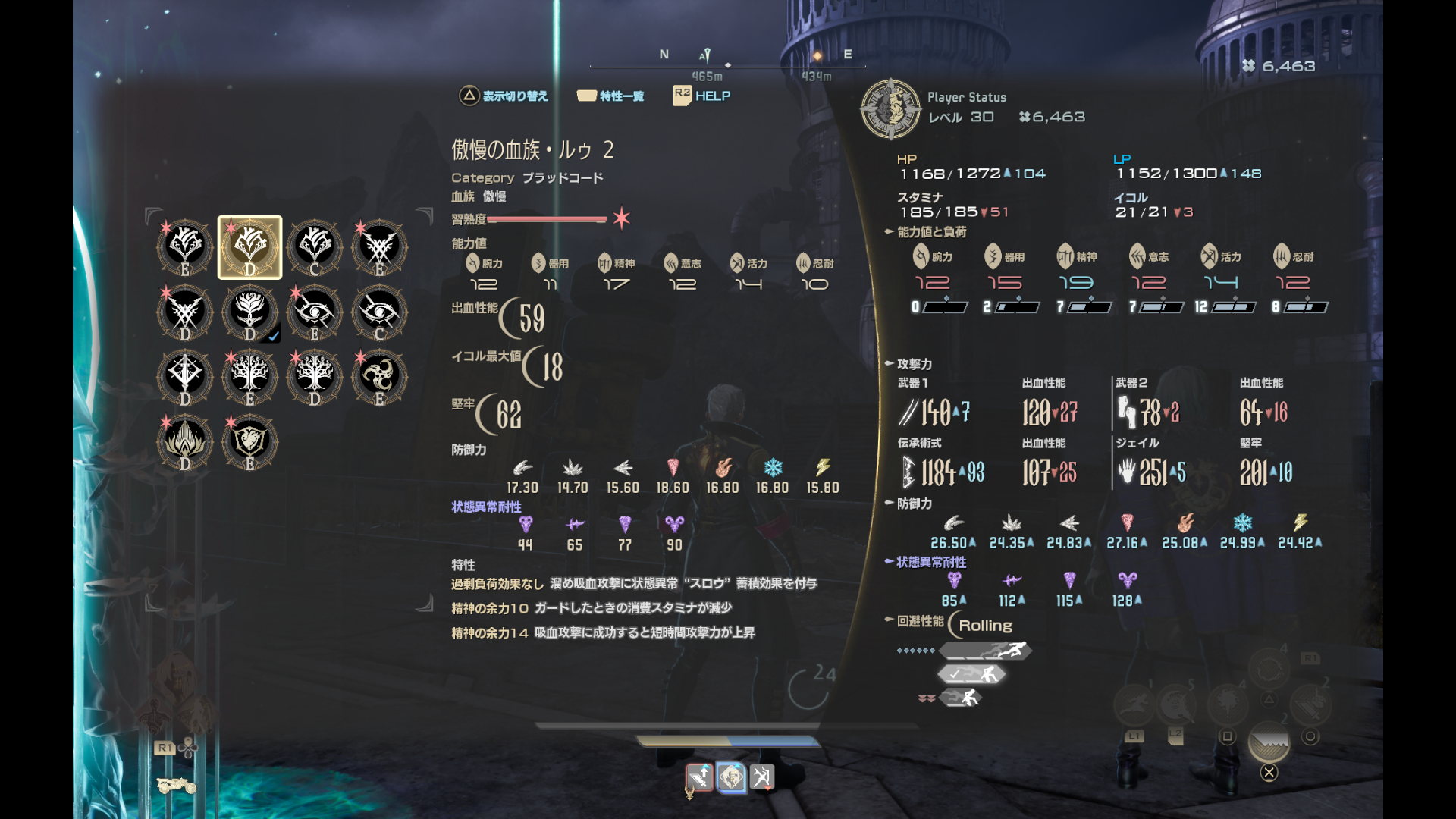Click the Player Status emblem
Viewport: 1456px width, 819px height.
(x=891, y=109)
